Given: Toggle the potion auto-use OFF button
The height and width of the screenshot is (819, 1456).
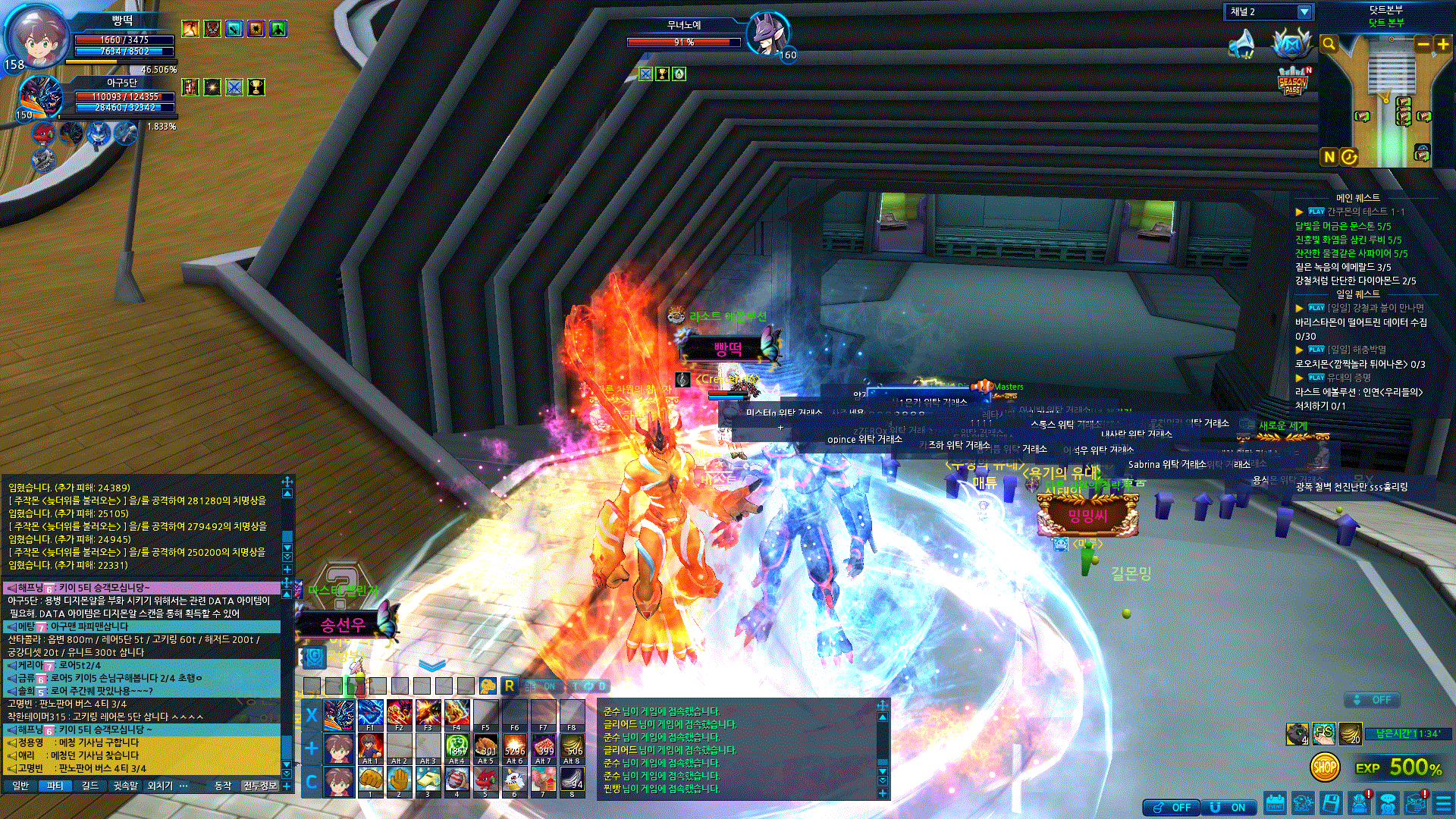Looking at the screenshot, I should pos(1172,808).
